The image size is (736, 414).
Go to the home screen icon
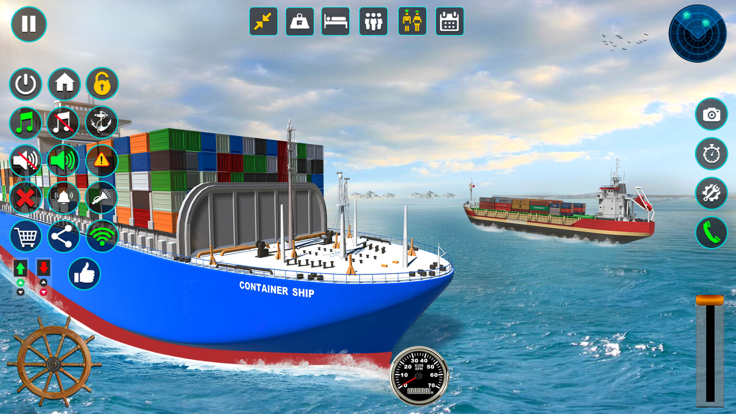click(64, 84)
